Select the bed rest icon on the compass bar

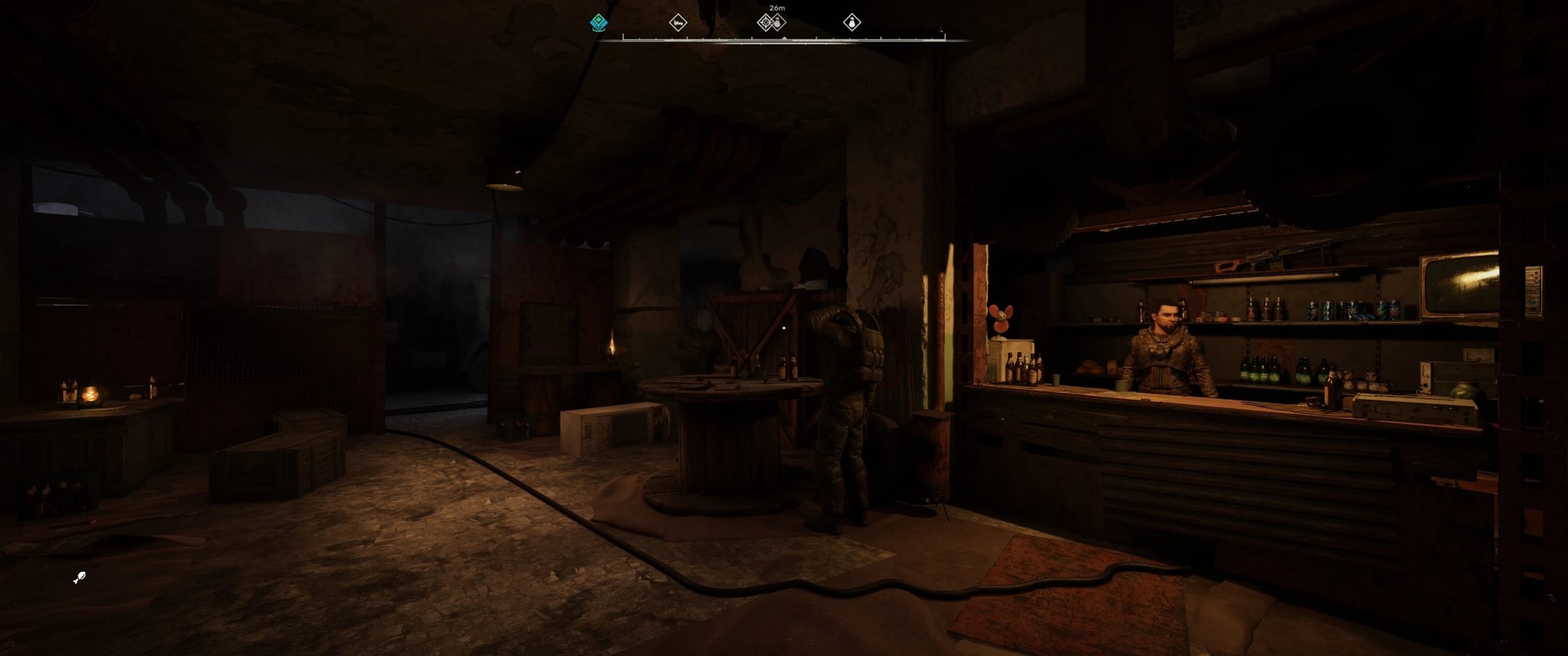coord(677,23)
